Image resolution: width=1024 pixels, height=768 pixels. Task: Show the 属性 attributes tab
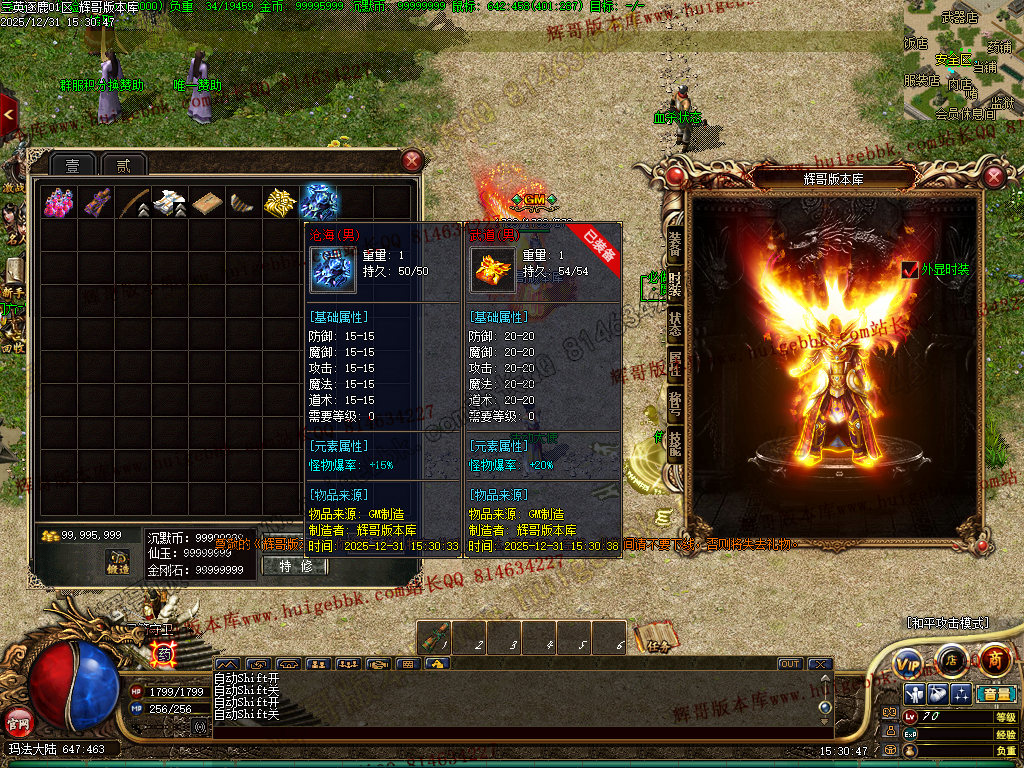tap(675, 367)
